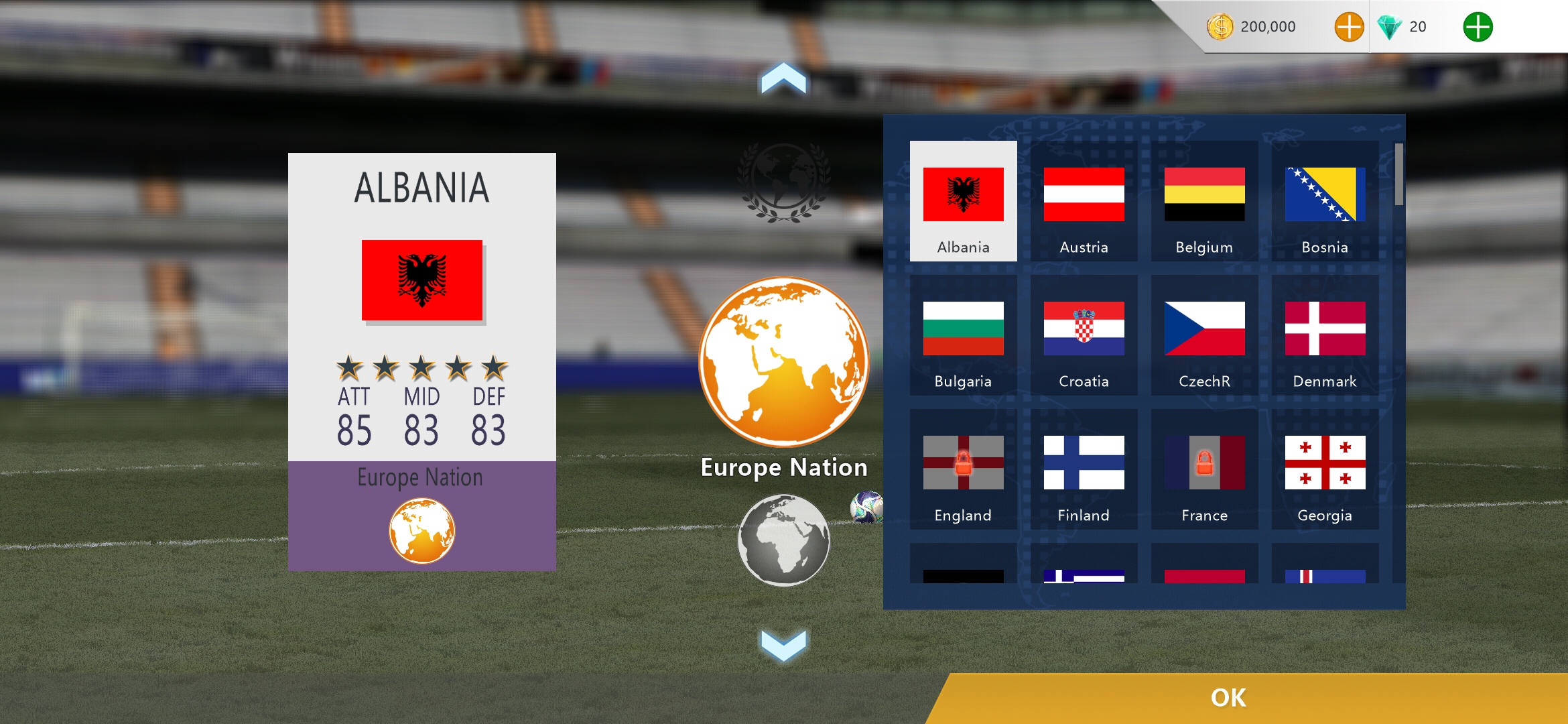Pick the Georgia flag tile
This screenshot has width=1568, height=724.
coord(1325,469)
